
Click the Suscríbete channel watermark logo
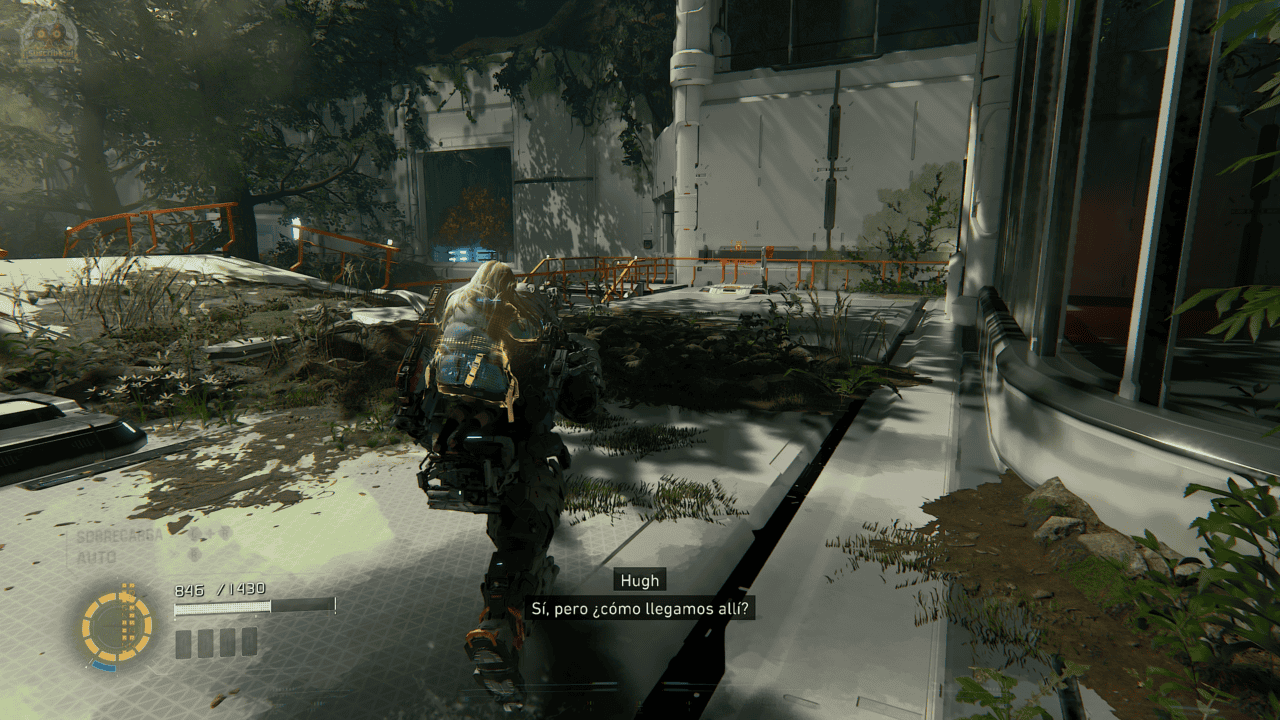[47, 38]
